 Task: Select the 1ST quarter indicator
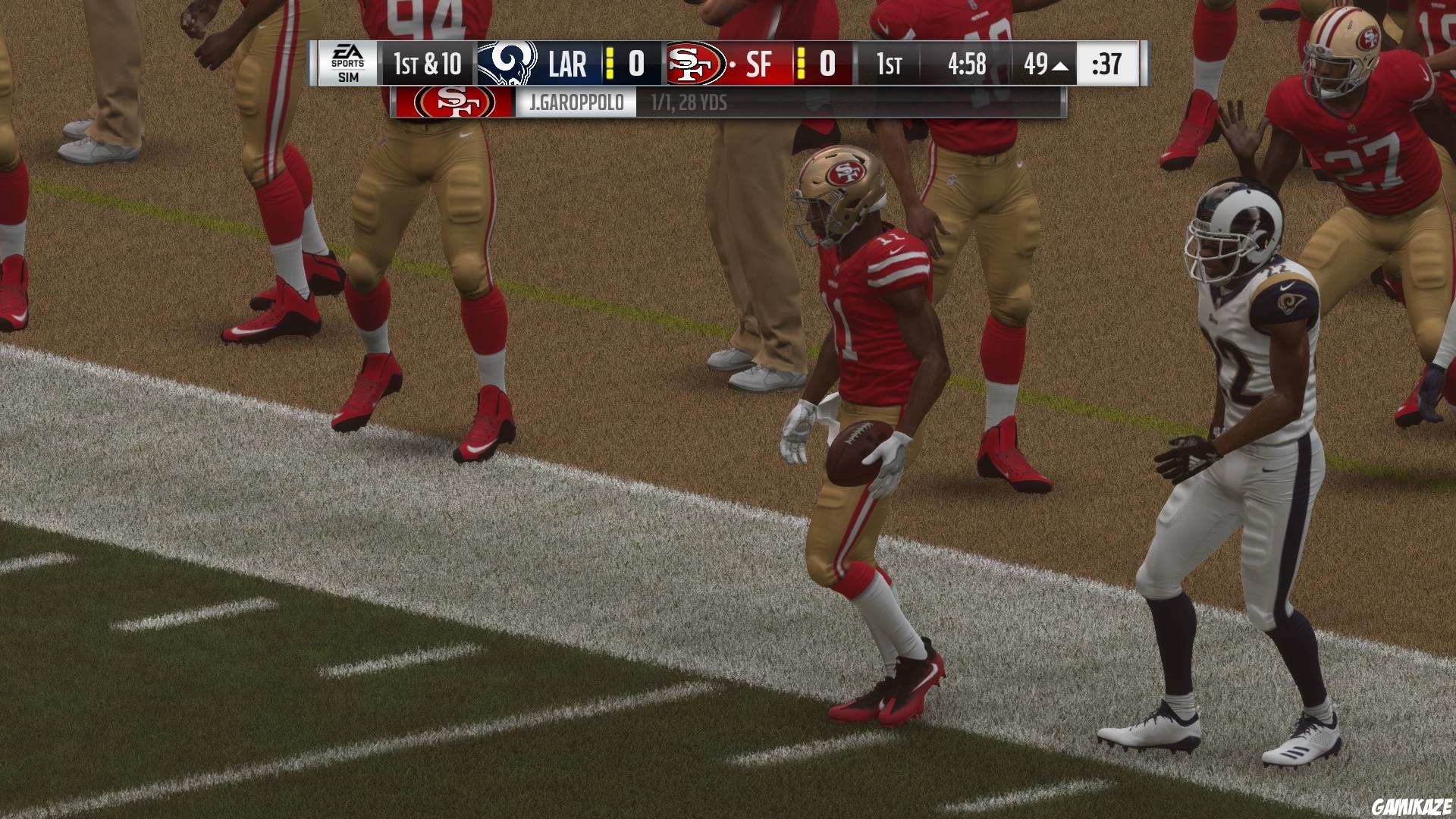point(889,65)
